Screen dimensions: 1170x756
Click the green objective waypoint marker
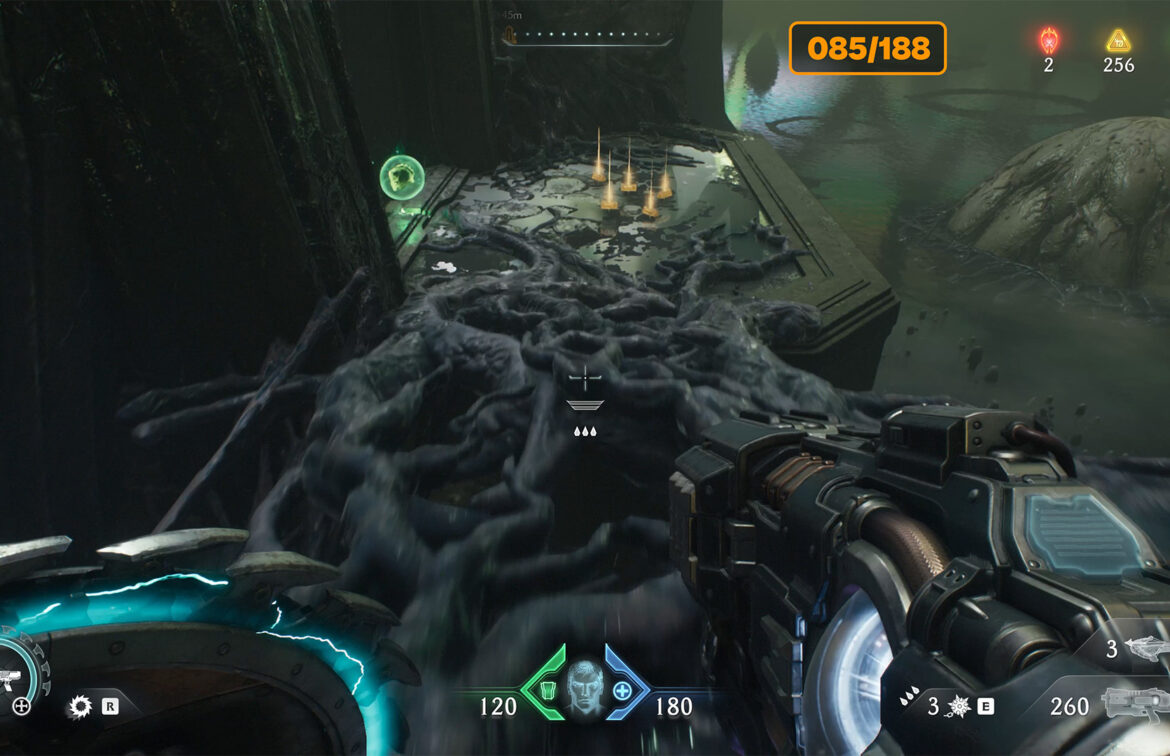(x=402, y=178)
